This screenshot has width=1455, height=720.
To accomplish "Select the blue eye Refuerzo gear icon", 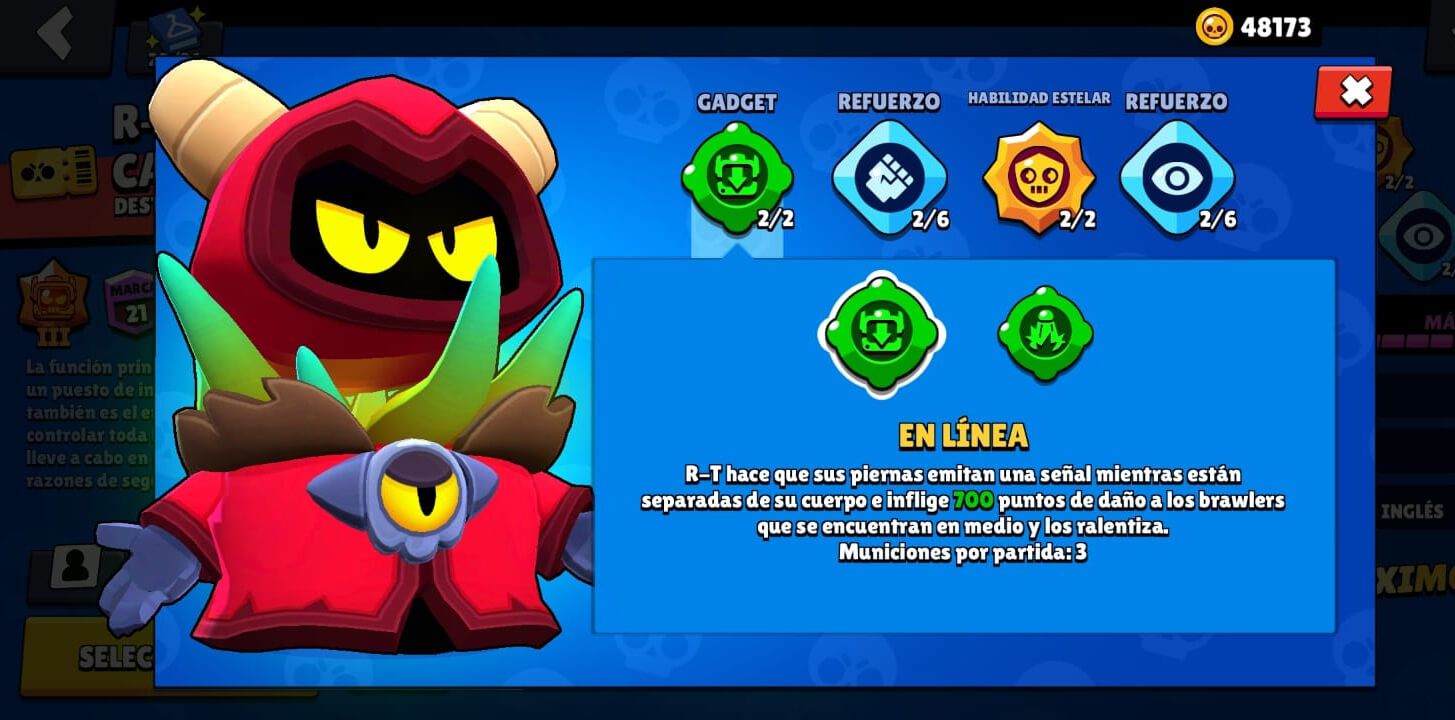I will pyautogui.click(x=1177, y=176).
